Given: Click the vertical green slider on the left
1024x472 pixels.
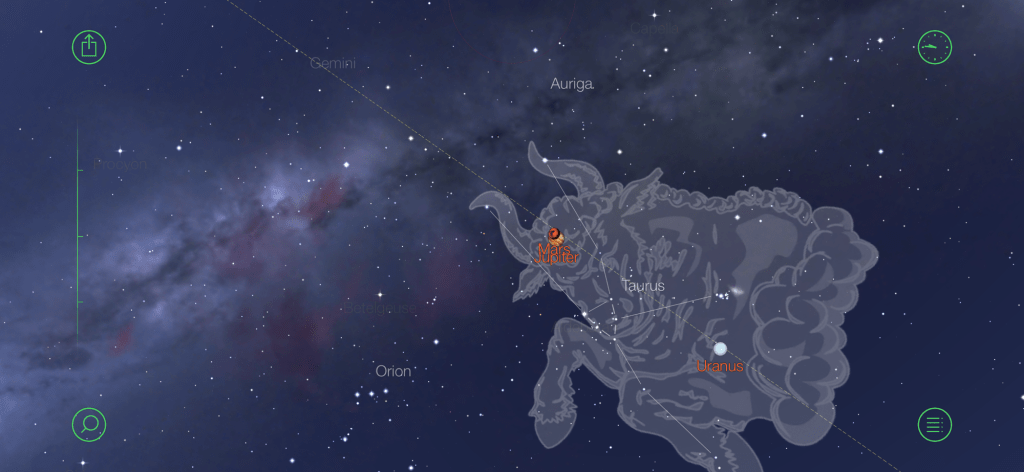Looking at the screenshot, I should point(78,236).
